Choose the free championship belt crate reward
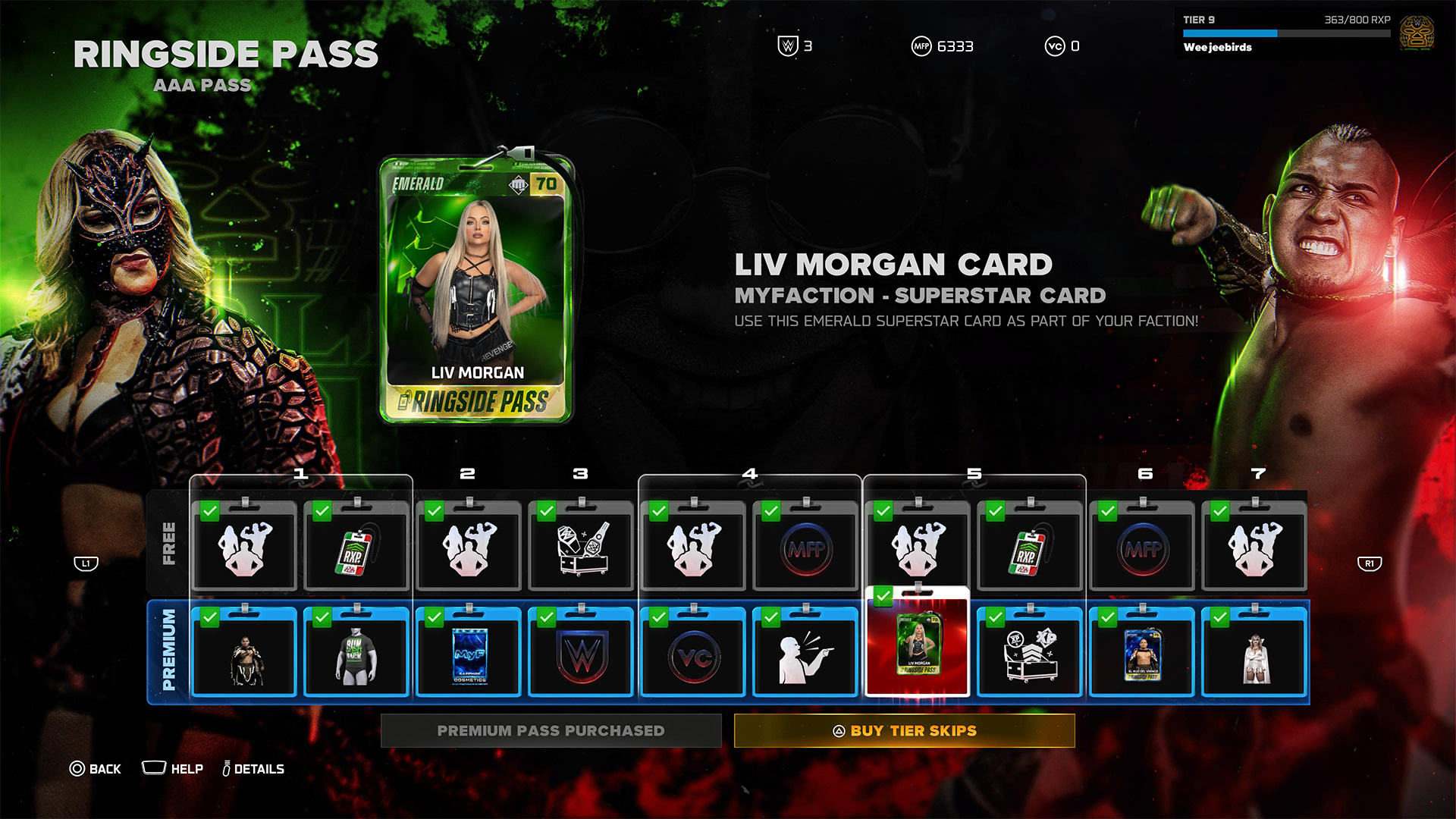This screenshot has height=819, width=1456. point(581,548)
